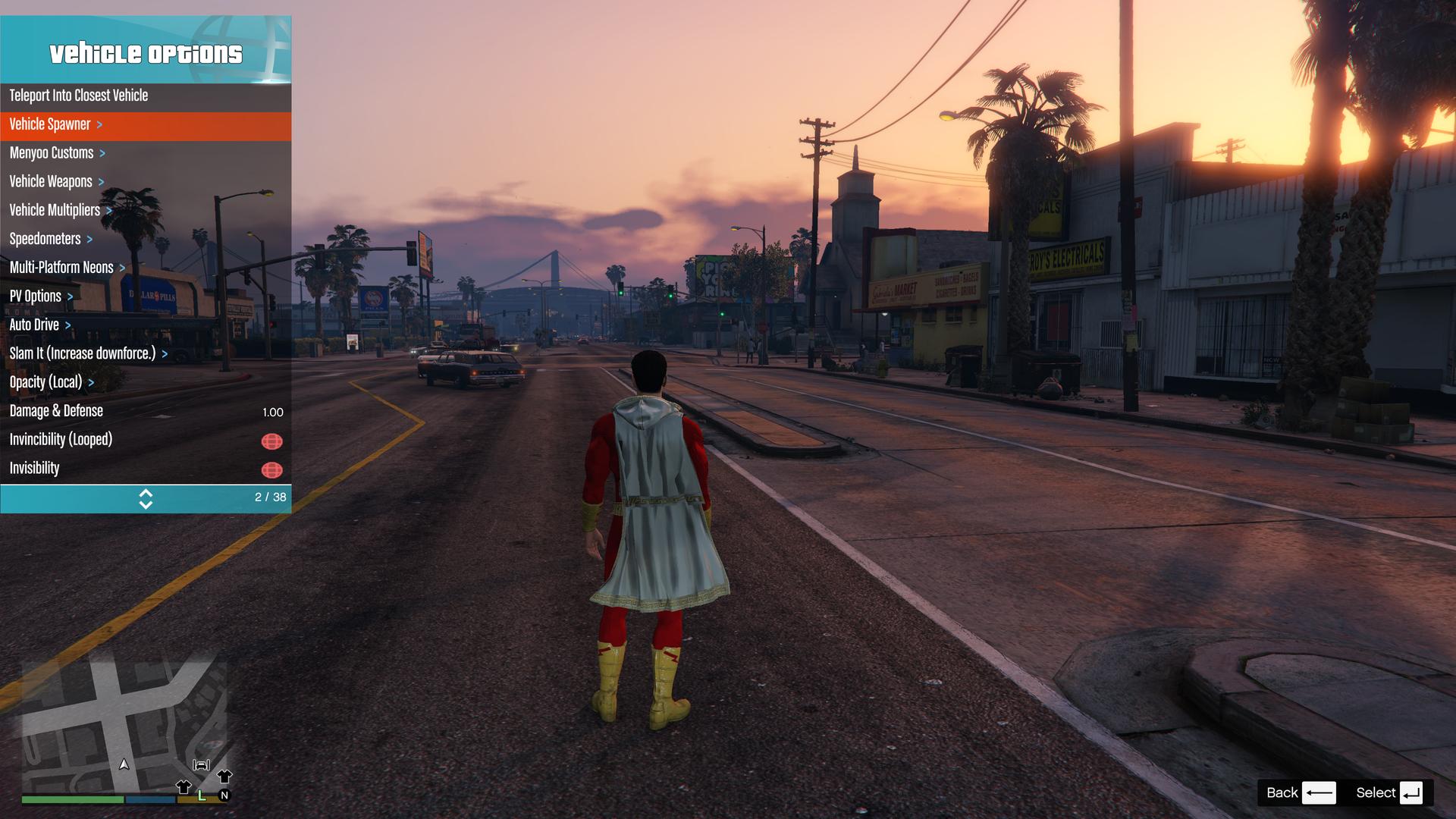The image size is (1456, 819).
Task: Open Opacity (Local) settings
Action: [45, 382]
